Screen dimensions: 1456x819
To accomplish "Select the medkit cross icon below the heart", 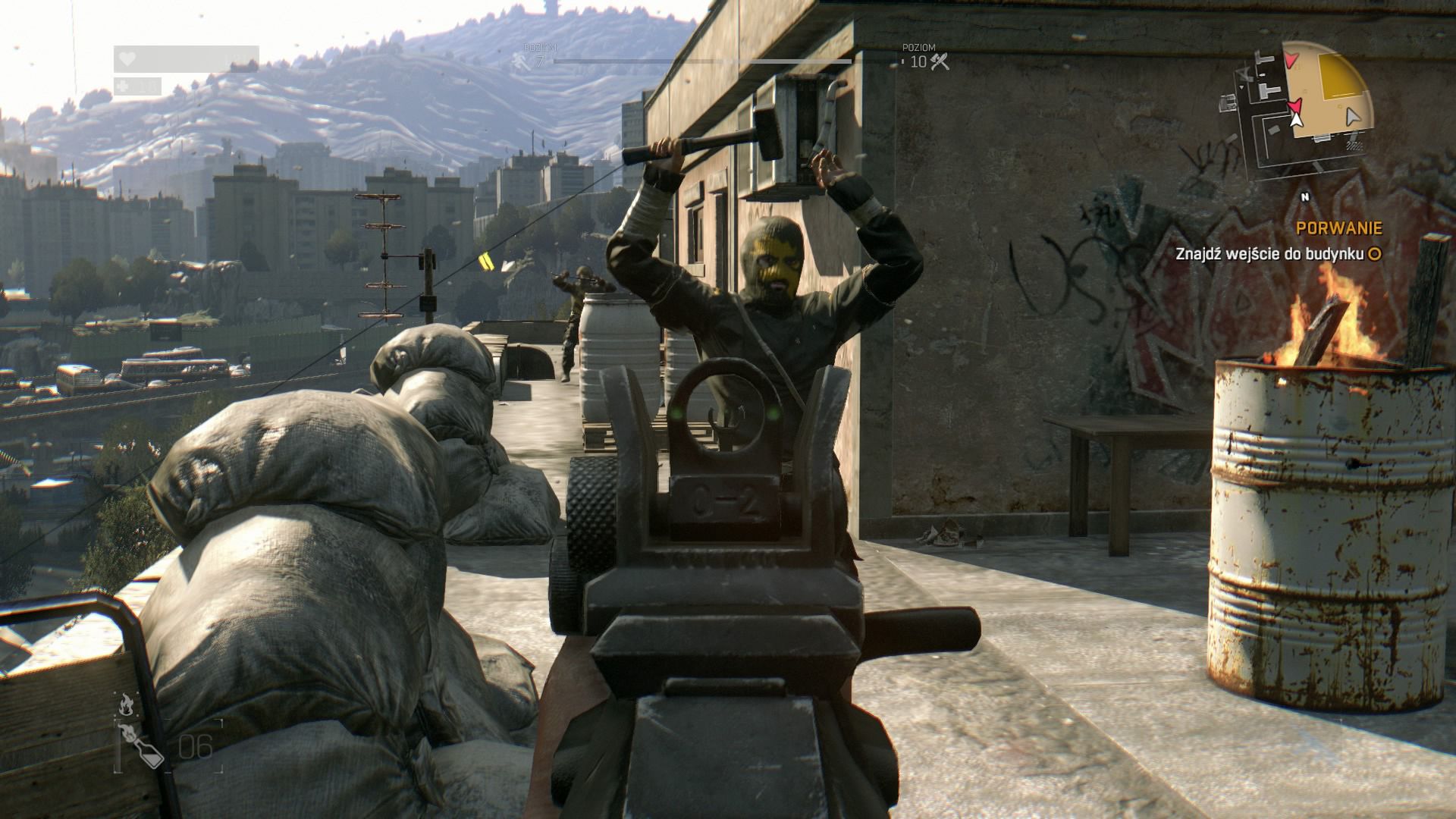I will [123, 87].
